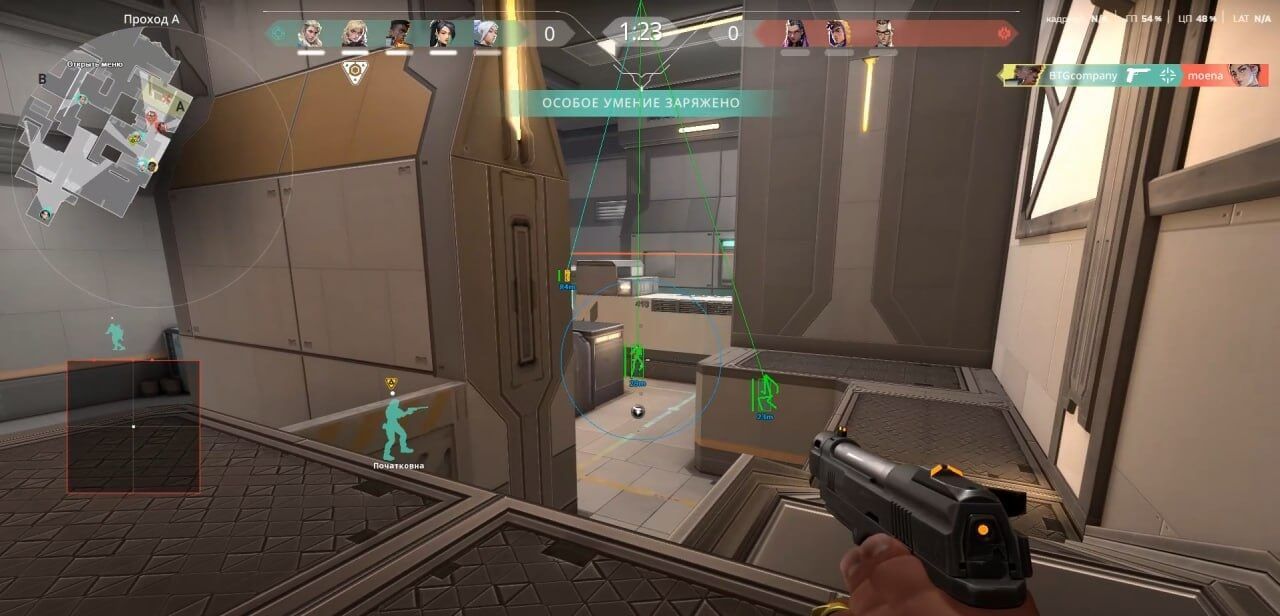Click the first blonde agent portrait on the left team
This screenshot has width=1280, height=616.
(310, 34)
